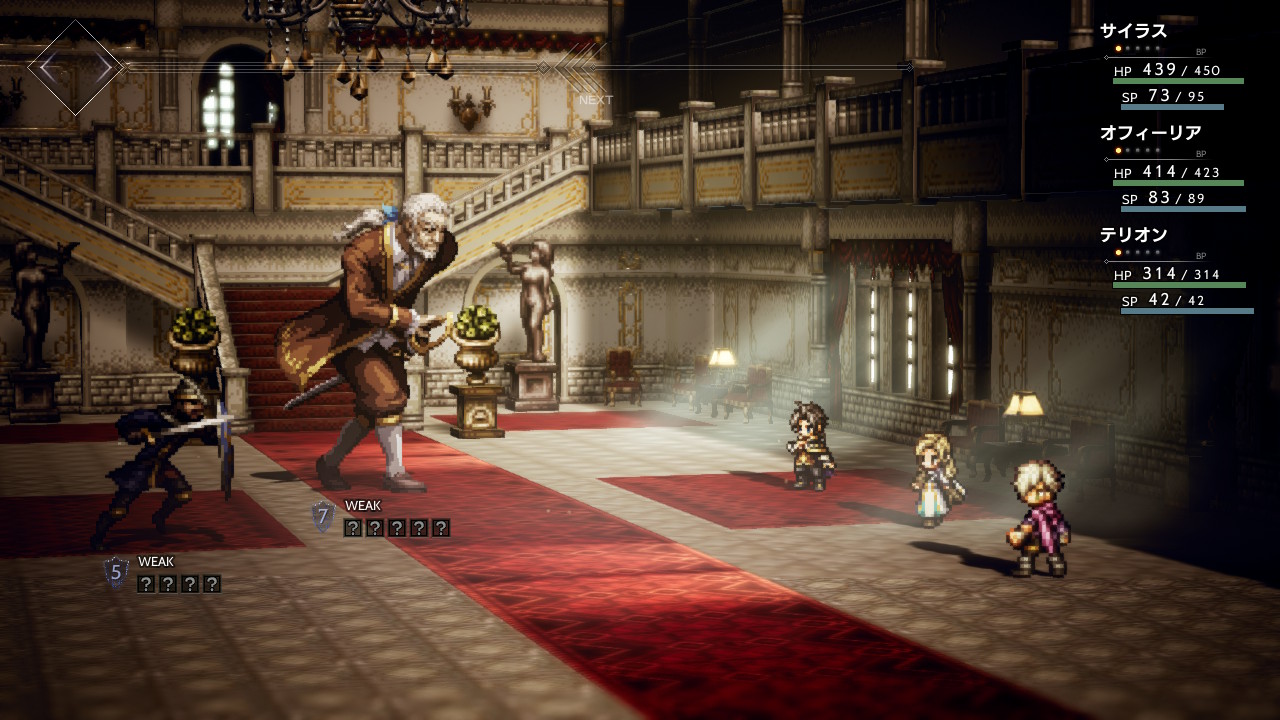
Task: Click the NEXT turn marker
Action: coord(595,99)
